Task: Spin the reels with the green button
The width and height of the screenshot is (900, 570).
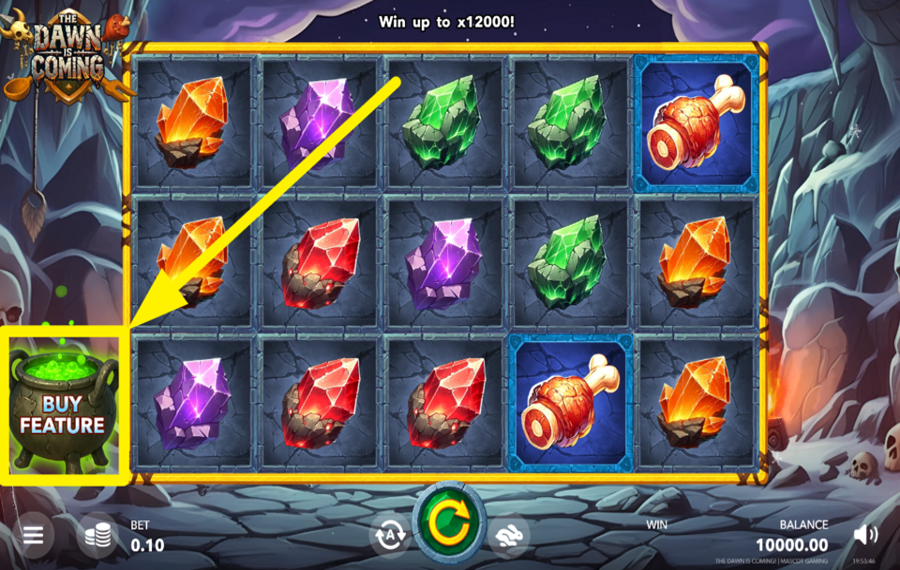Action: (449, 520)
